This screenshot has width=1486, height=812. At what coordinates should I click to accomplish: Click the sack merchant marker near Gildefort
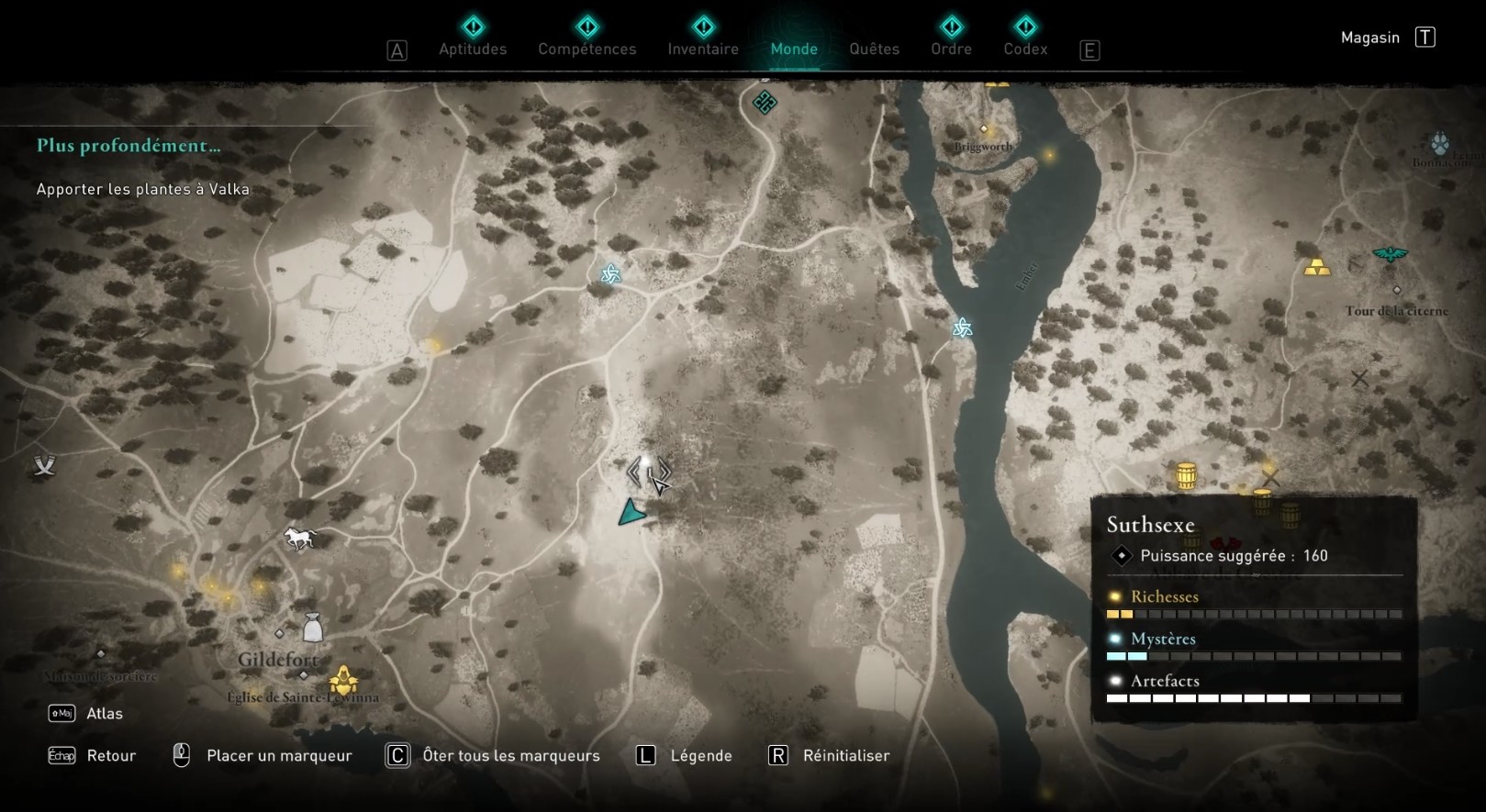tap(312, 628)
